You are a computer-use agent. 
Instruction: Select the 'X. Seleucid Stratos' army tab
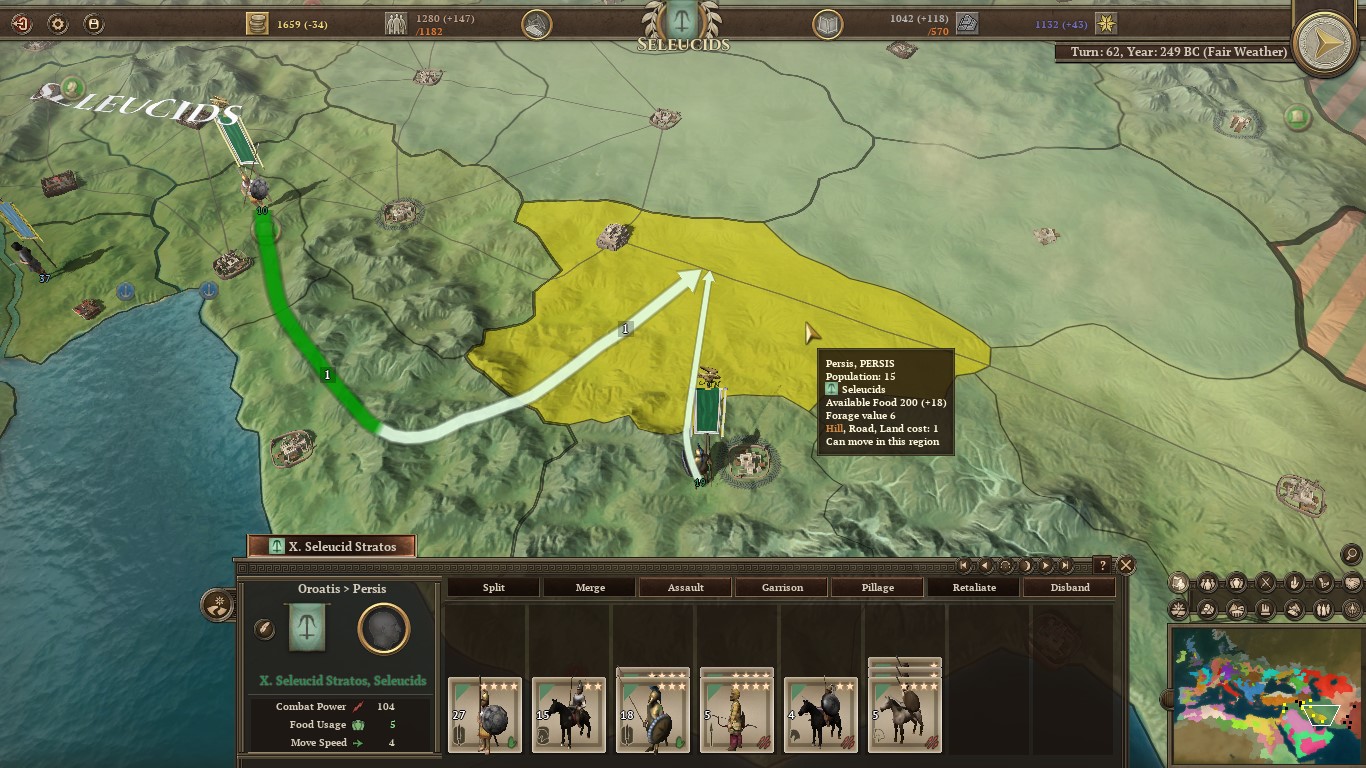click(331, 546)
